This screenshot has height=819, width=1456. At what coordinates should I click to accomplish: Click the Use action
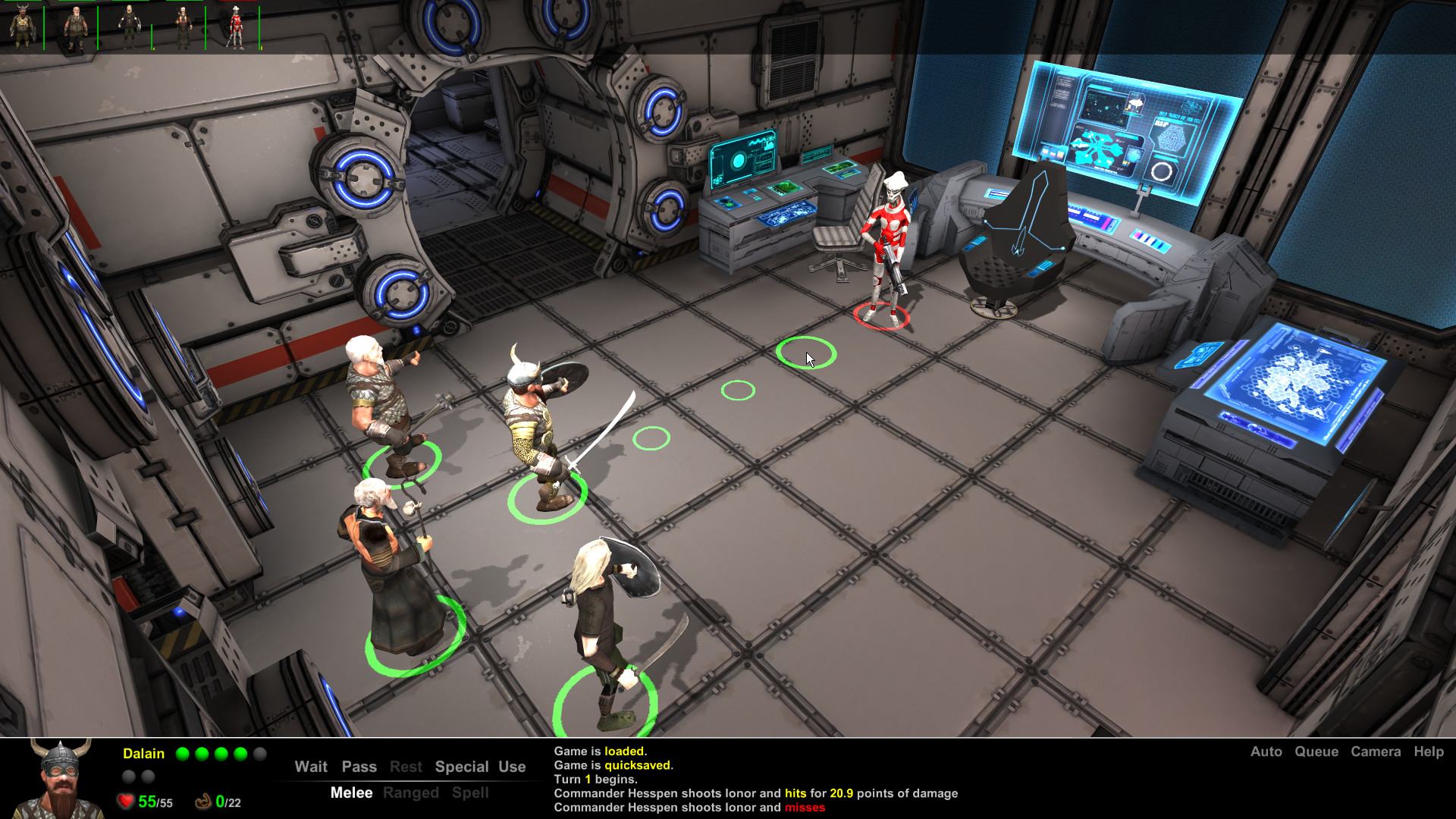pos(512,767)
